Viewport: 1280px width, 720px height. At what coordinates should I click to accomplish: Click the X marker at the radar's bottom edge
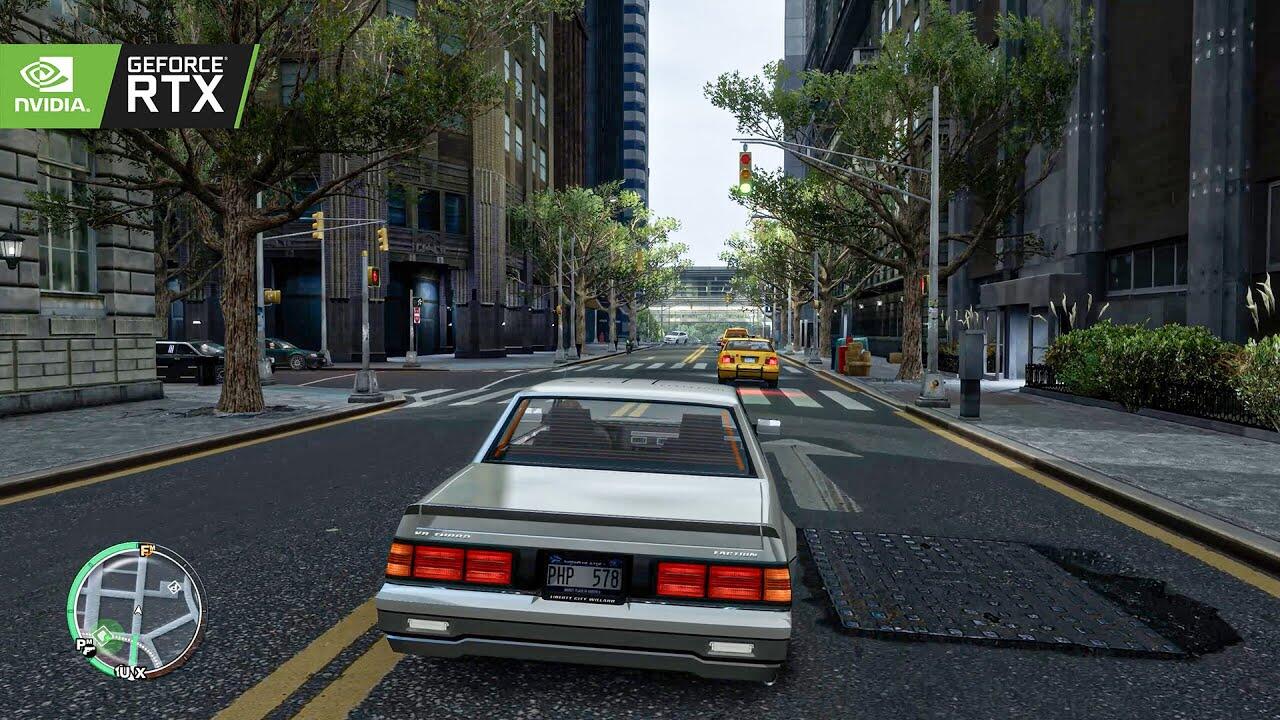tap(138, 672)
